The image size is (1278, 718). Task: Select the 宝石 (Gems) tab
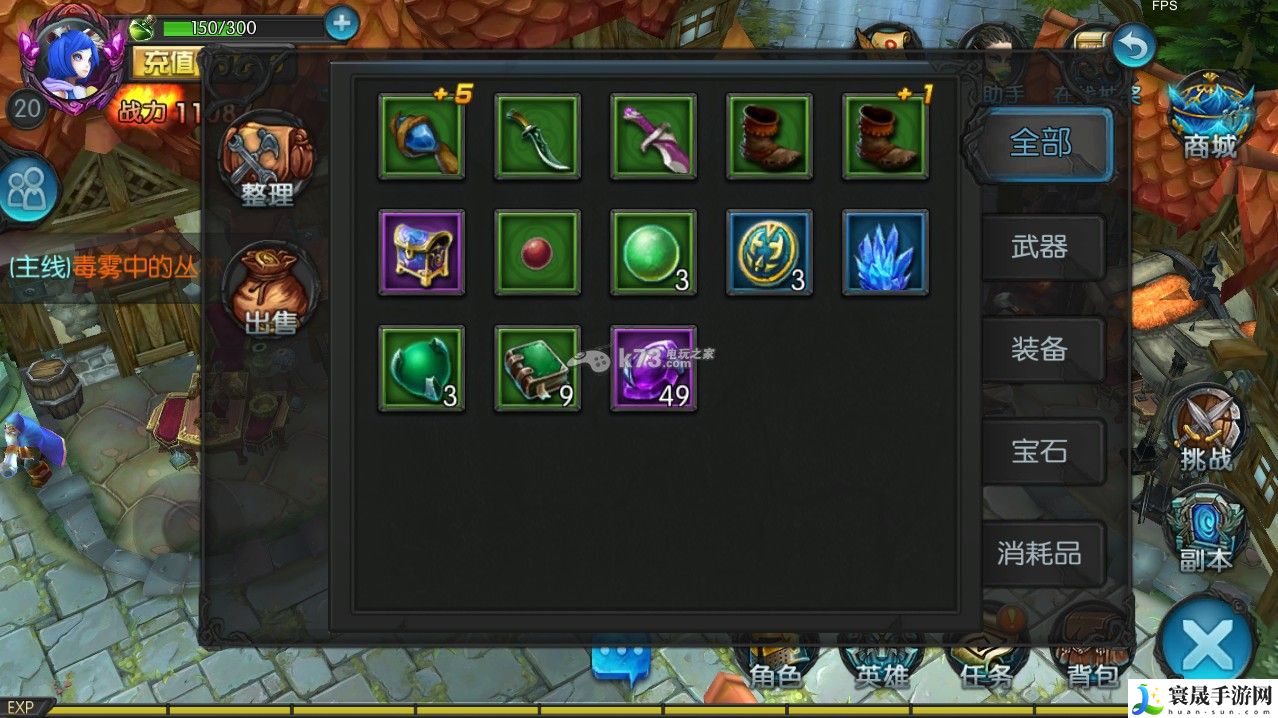(x=1040, y=451)
